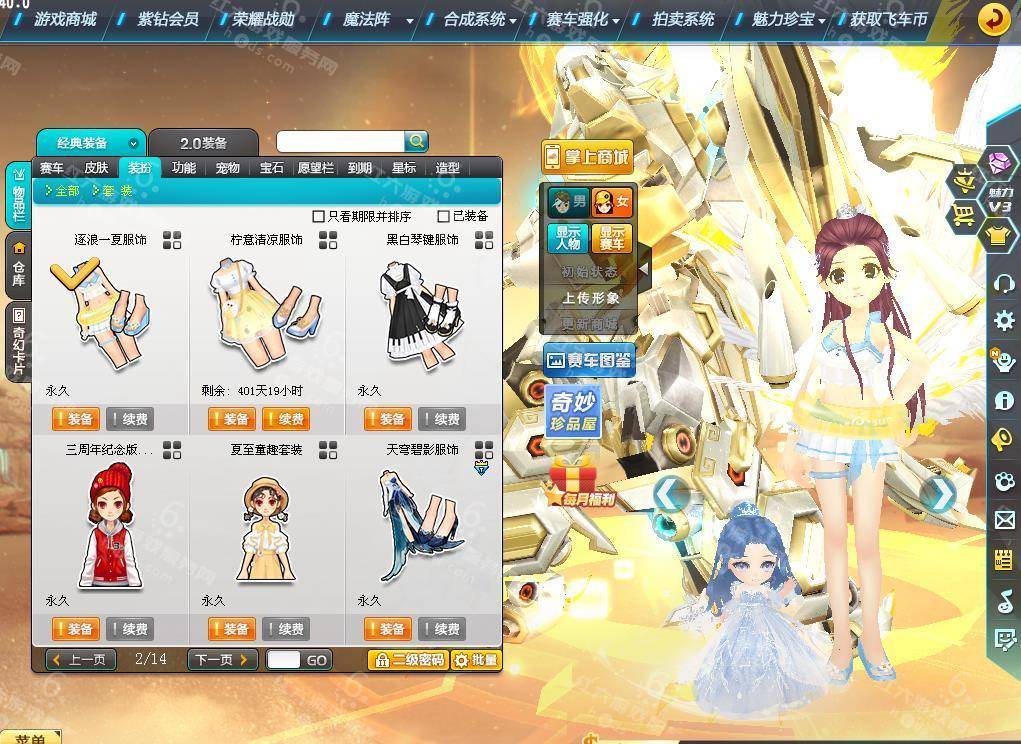Open the 仓库 warehouse side tab

pos(18,265)
